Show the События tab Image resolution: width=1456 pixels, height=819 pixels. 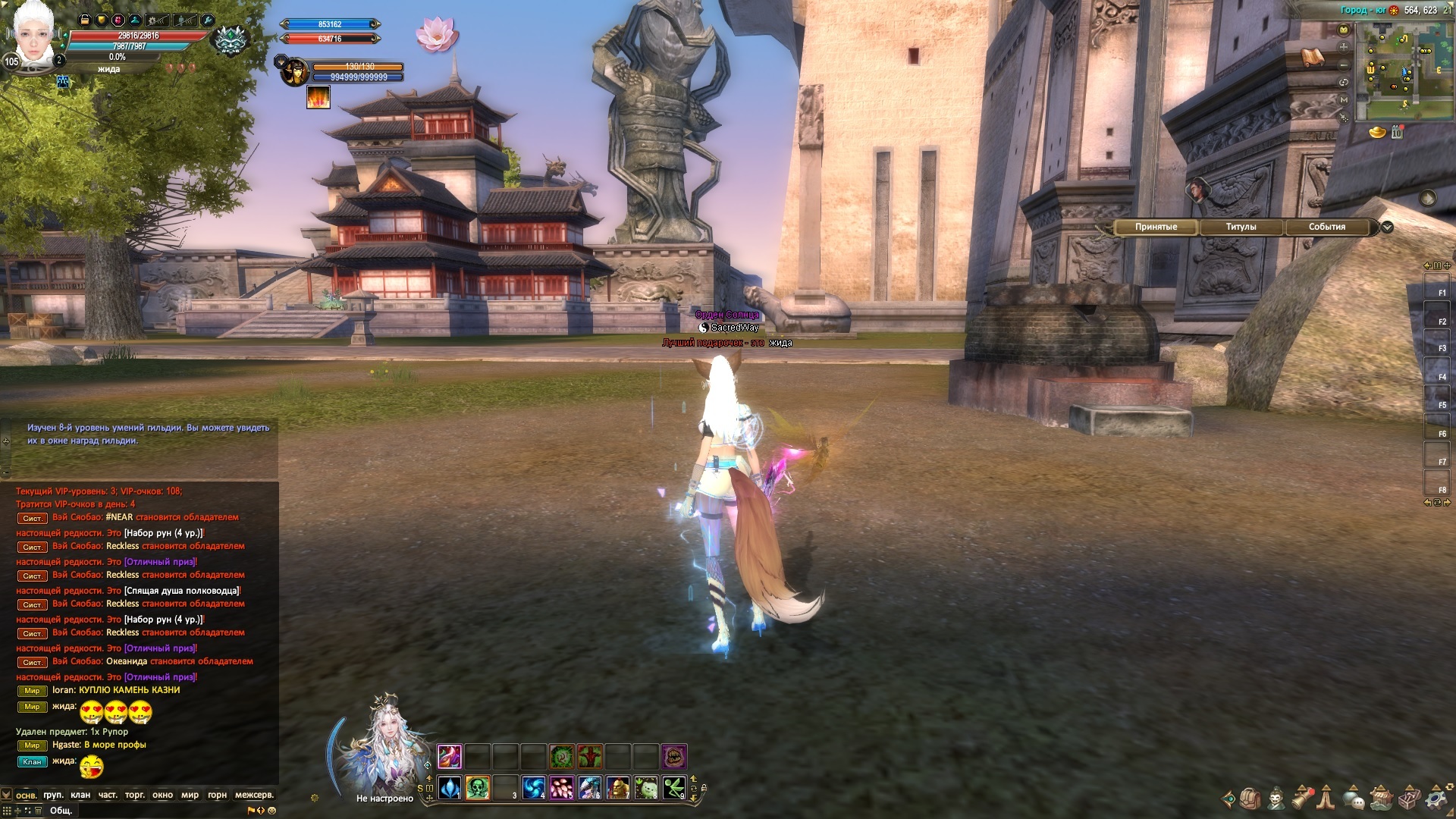[x=1326, y=227]
